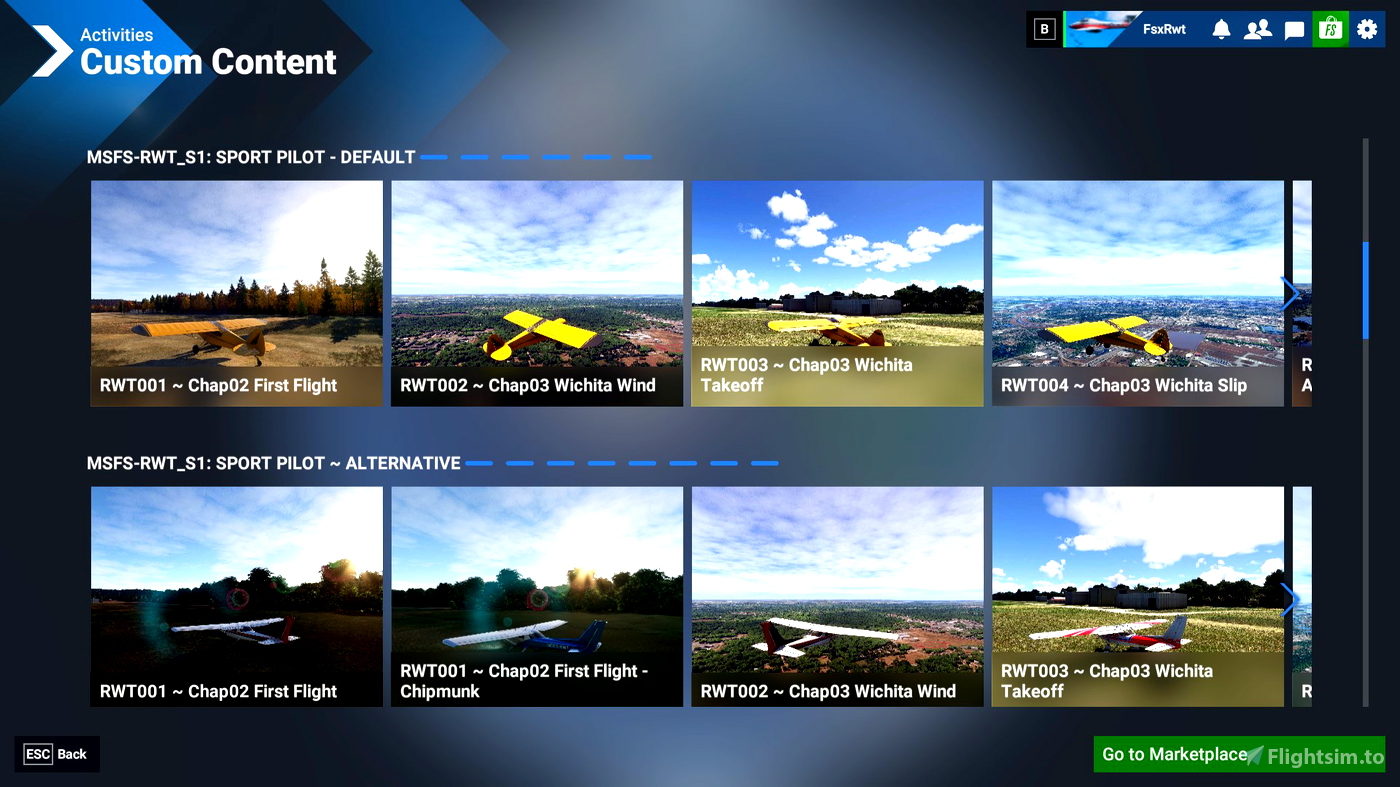
Task: Open the friends list icon
Action: coord(1258,29)
